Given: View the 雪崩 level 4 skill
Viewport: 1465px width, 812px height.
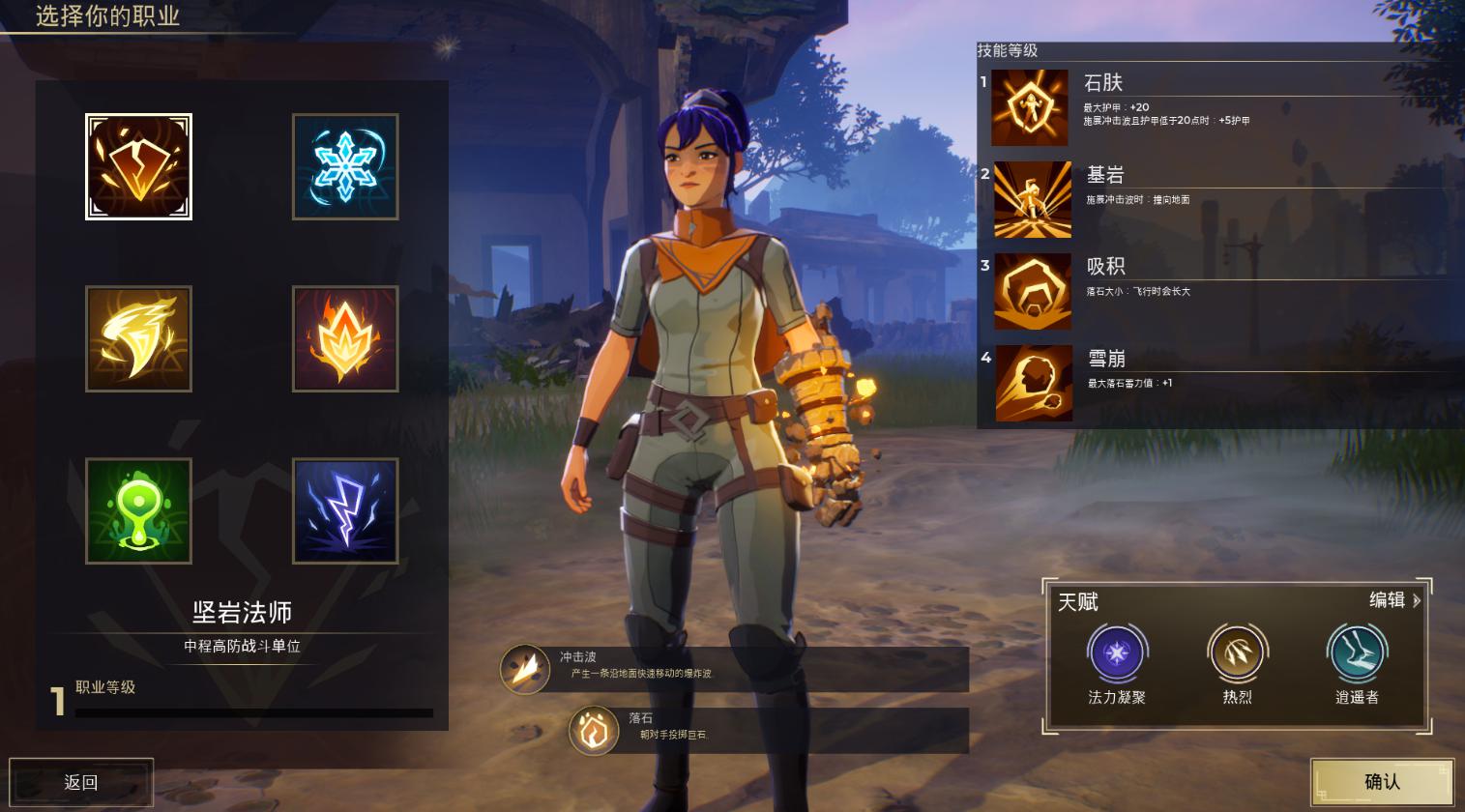Looking at the screenshot, I should (x=1033, y=384).
